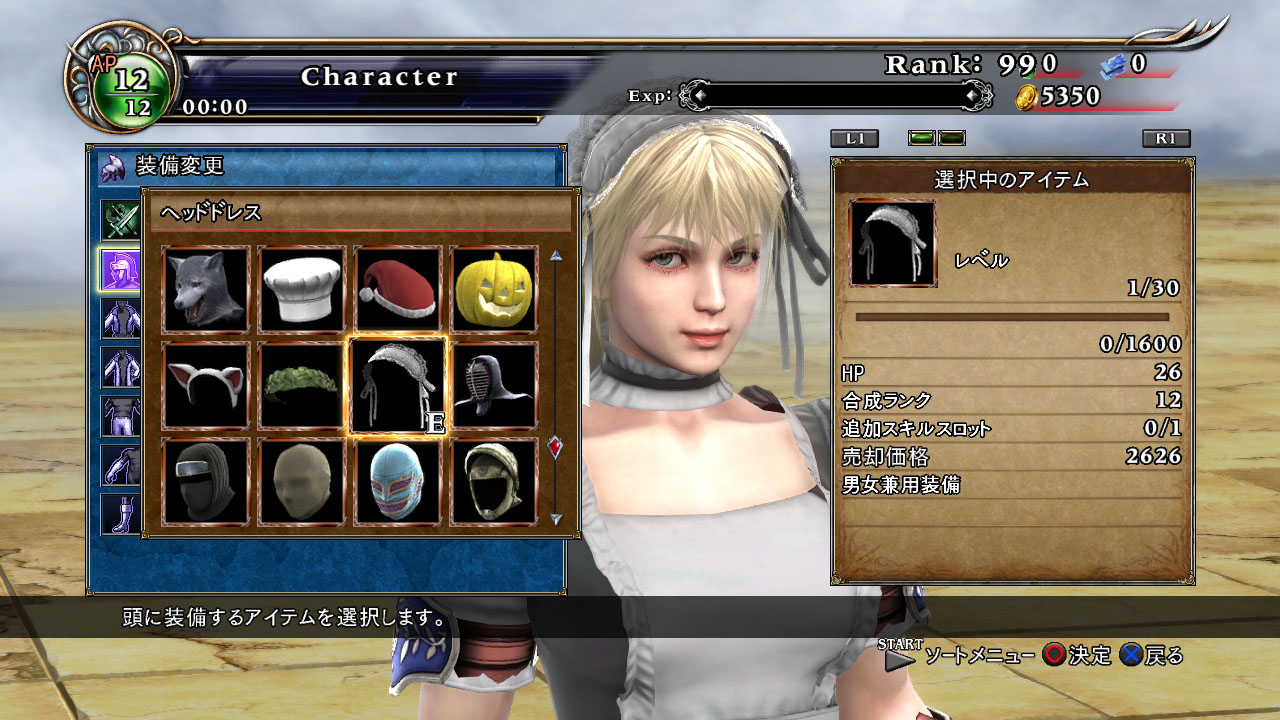Equip the red Santa hat

click(x=398, y=290)
